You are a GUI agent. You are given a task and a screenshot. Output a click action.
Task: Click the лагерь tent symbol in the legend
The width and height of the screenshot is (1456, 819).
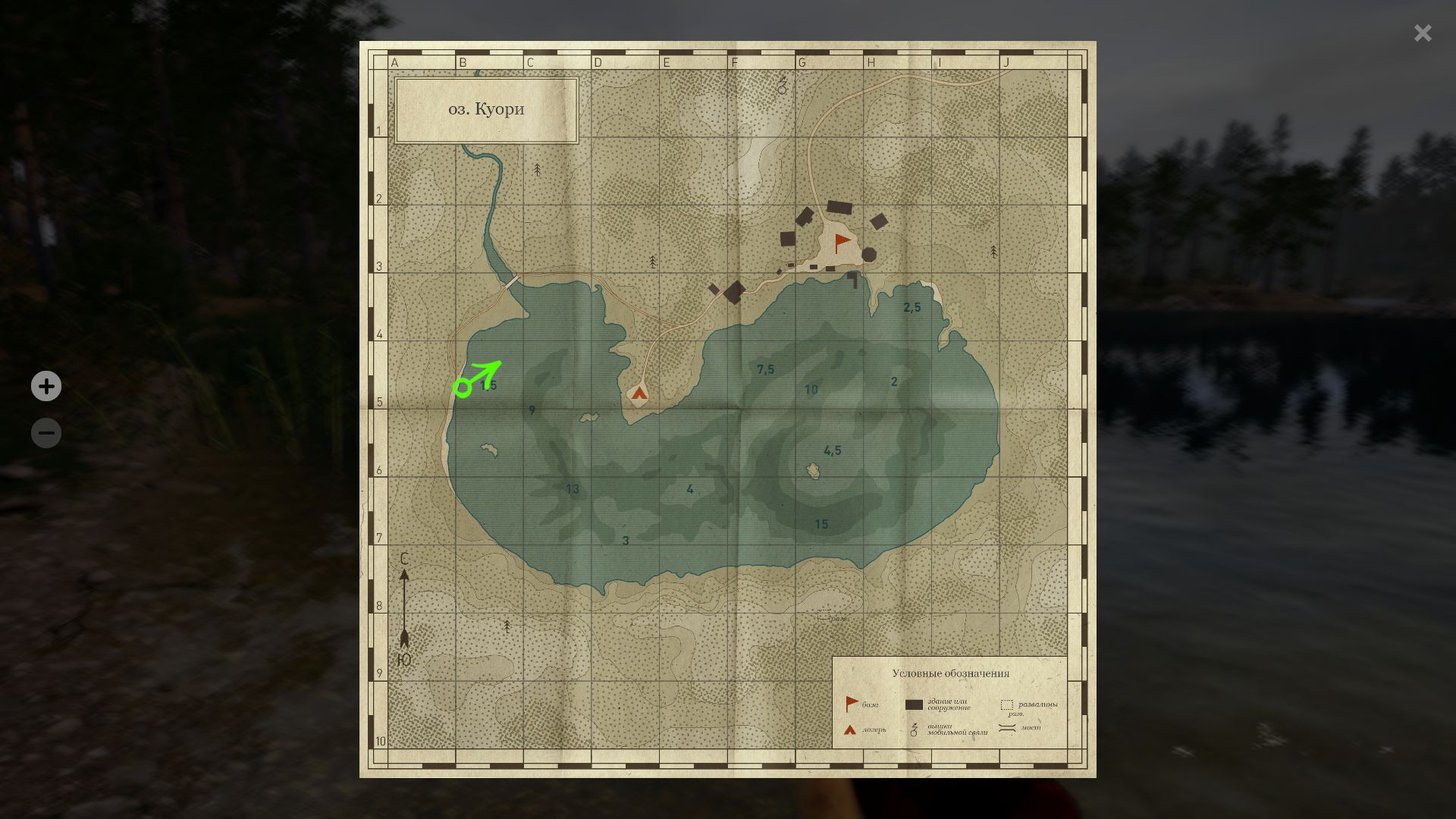[850, 730]
